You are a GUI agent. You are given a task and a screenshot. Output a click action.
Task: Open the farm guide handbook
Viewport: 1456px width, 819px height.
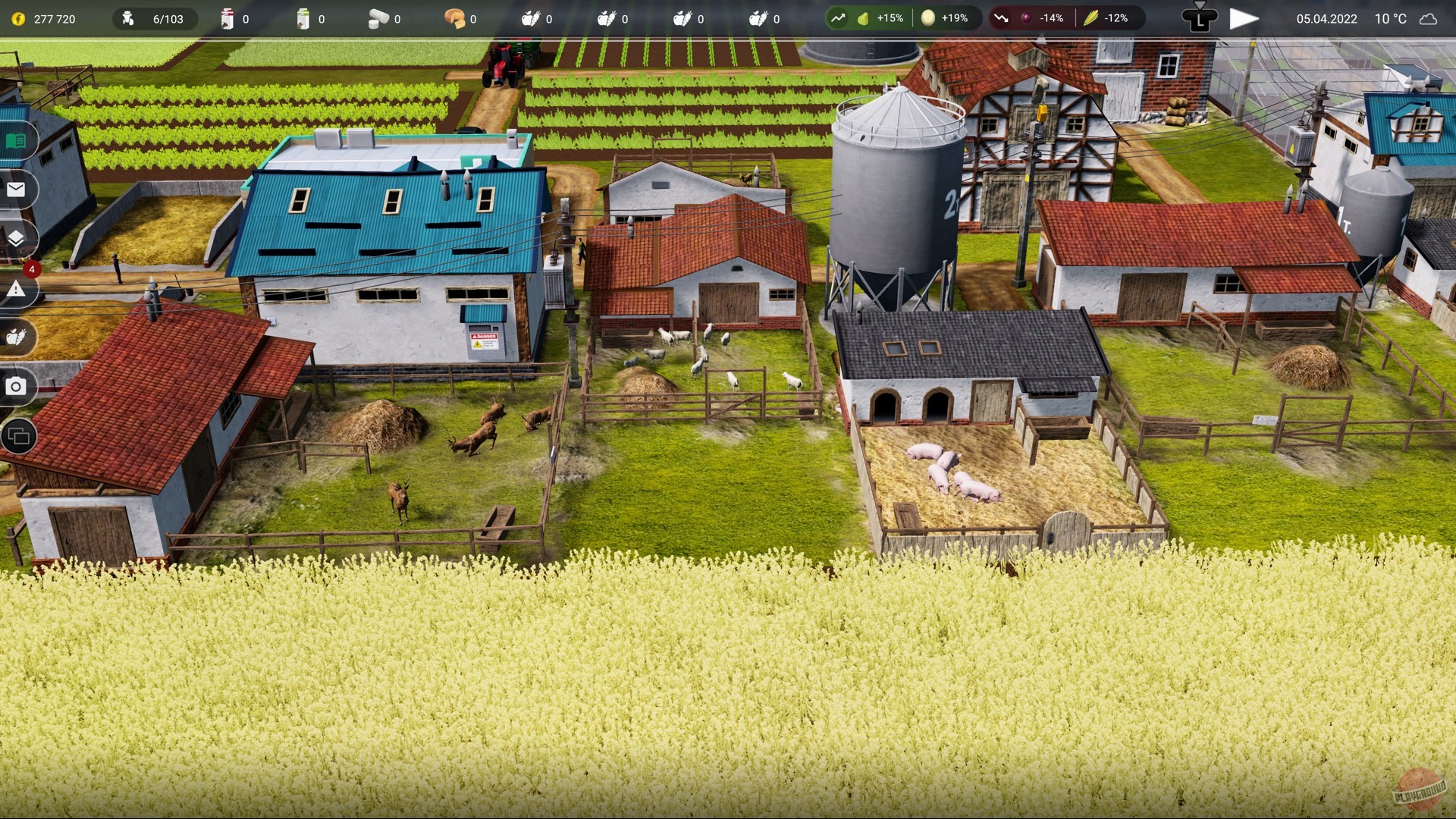(x=19, y=139)
